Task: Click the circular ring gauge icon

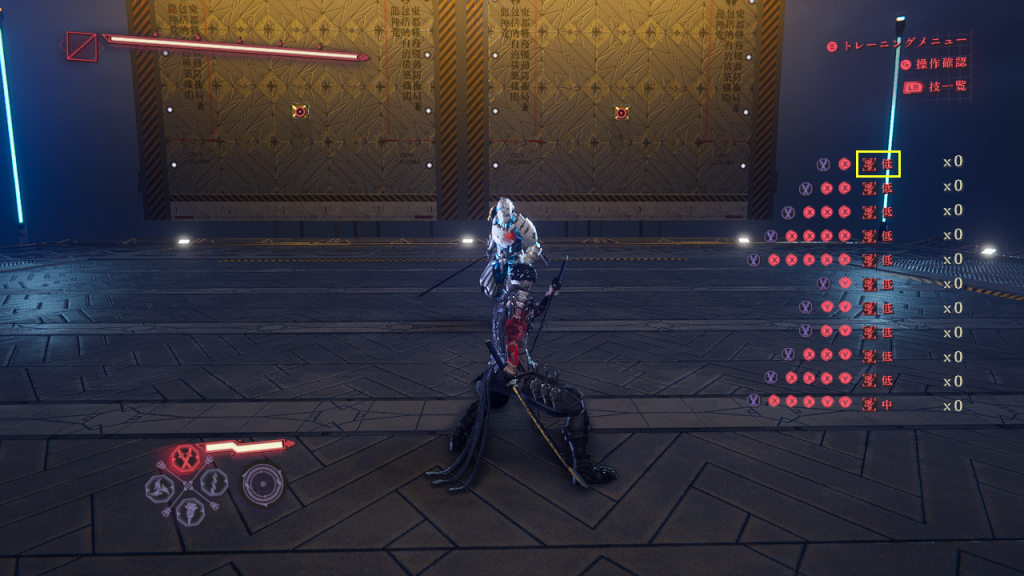Action: (x=263, y=482)
